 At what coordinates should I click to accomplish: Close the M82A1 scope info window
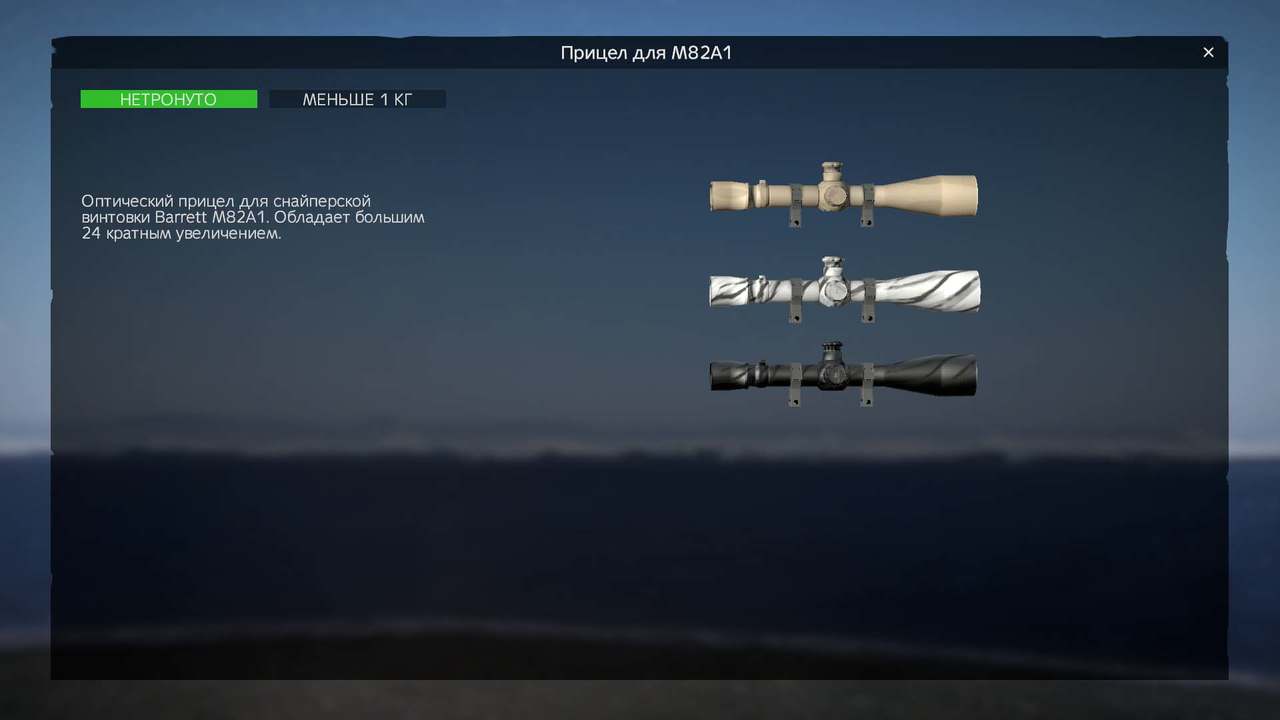point(1208,53)
